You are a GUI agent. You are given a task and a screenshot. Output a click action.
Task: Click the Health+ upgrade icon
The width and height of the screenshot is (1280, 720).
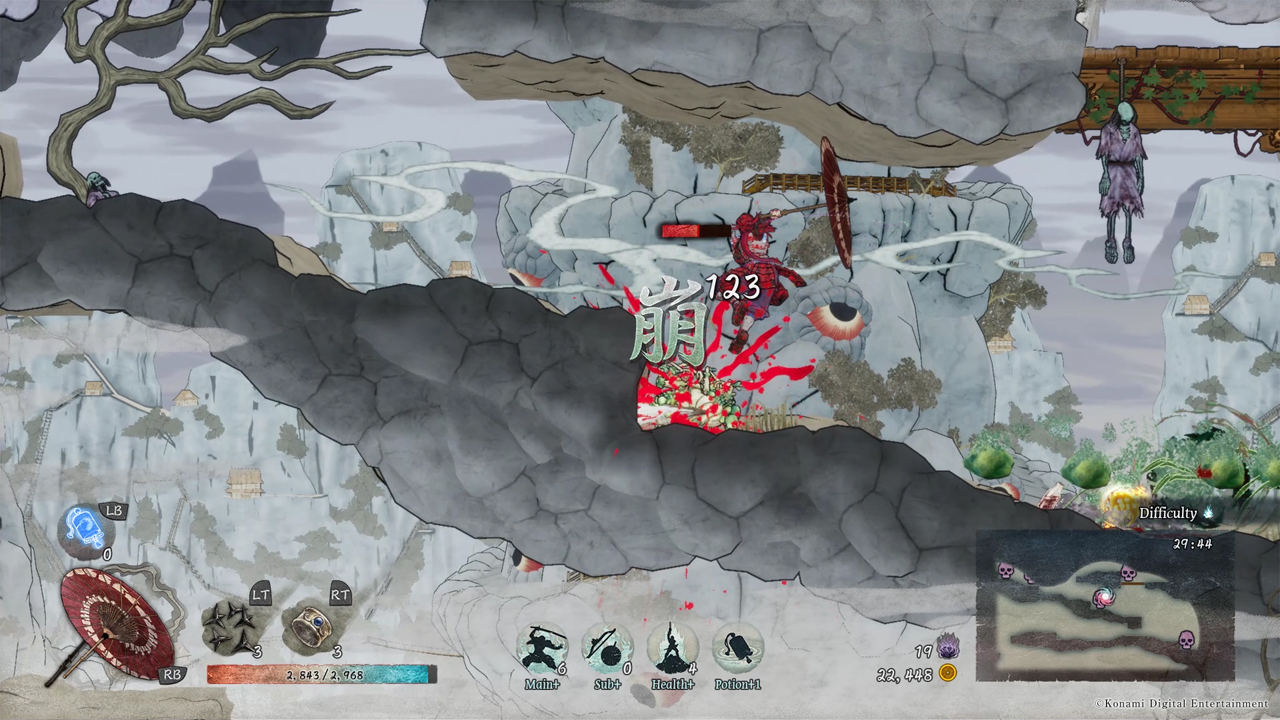672,648
